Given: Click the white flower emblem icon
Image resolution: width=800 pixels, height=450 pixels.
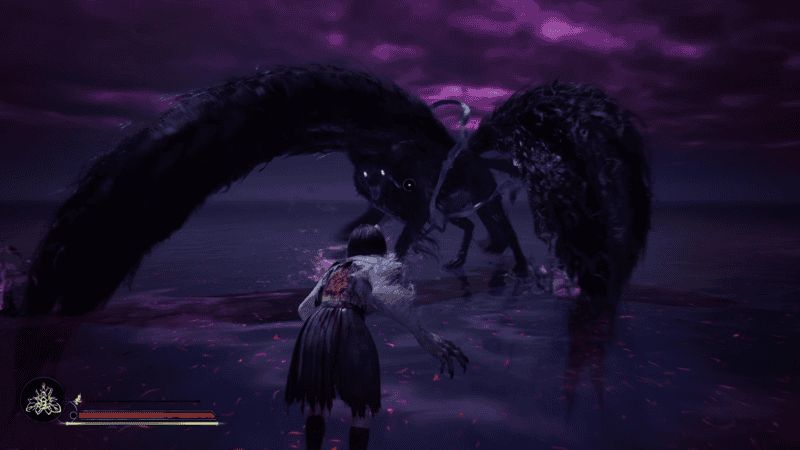Looking at the screenshot, I should pos(42,402).
